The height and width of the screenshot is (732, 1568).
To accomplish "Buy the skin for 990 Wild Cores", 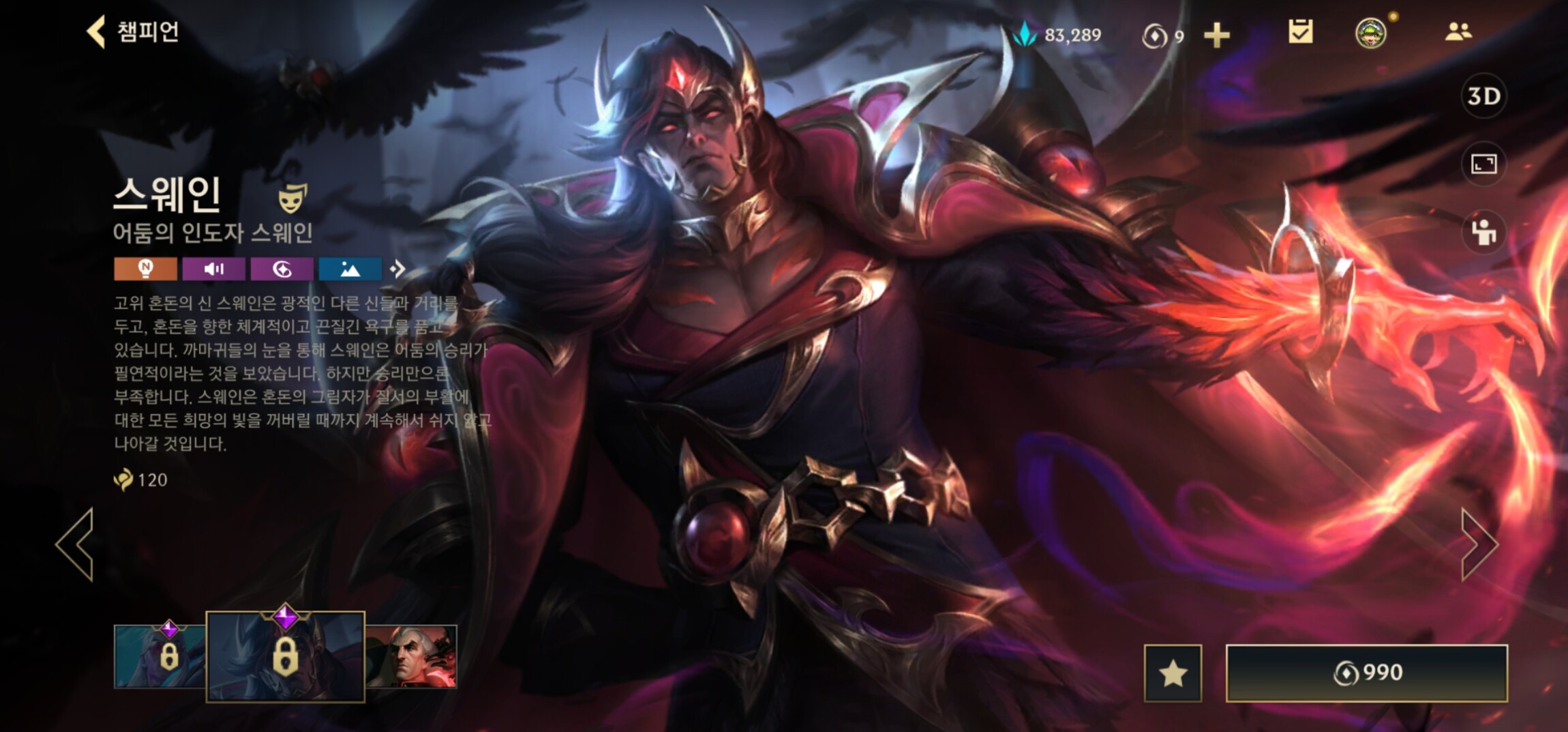I will [1366, 673].
